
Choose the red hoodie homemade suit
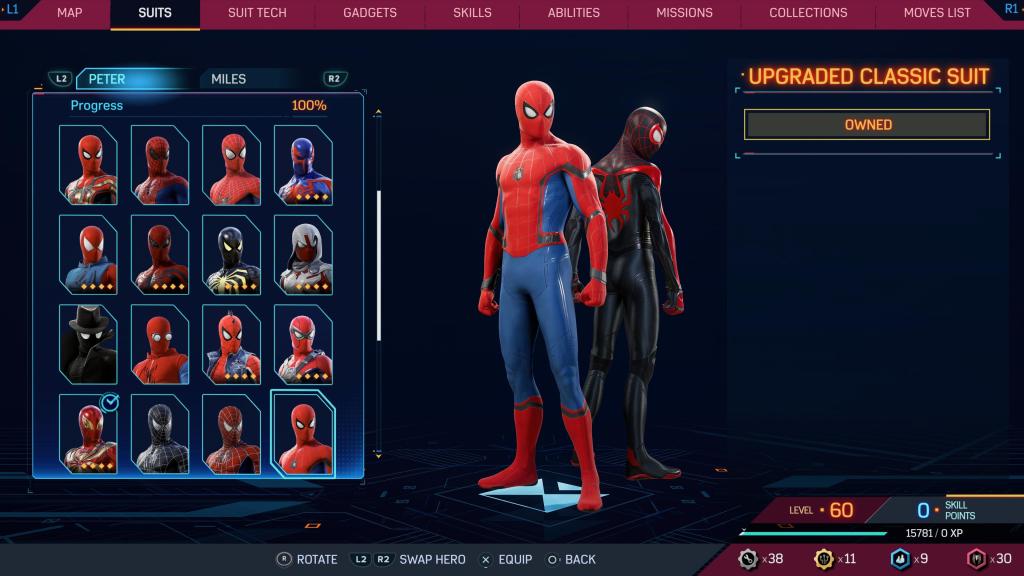click(160, 344)
